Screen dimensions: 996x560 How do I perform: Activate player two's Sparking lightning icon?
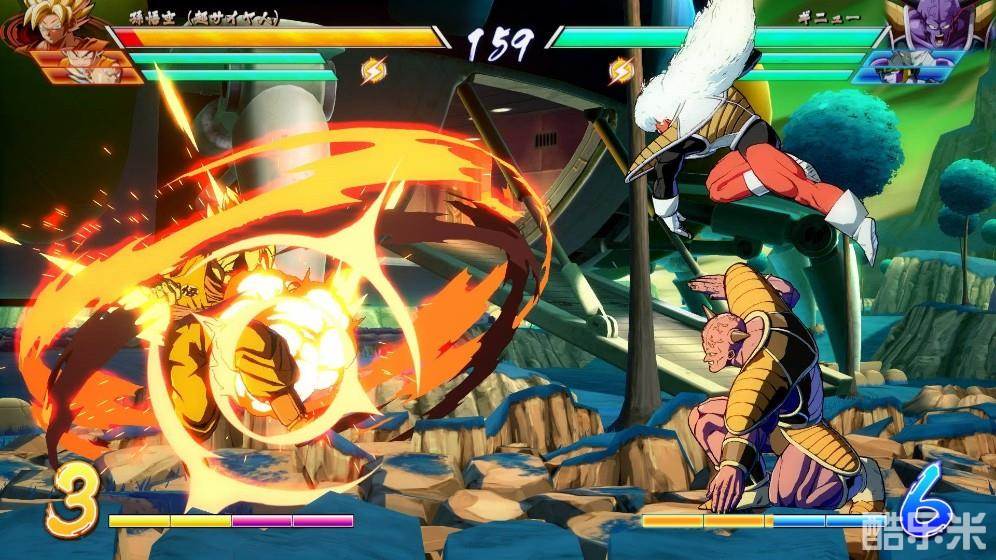621,70
